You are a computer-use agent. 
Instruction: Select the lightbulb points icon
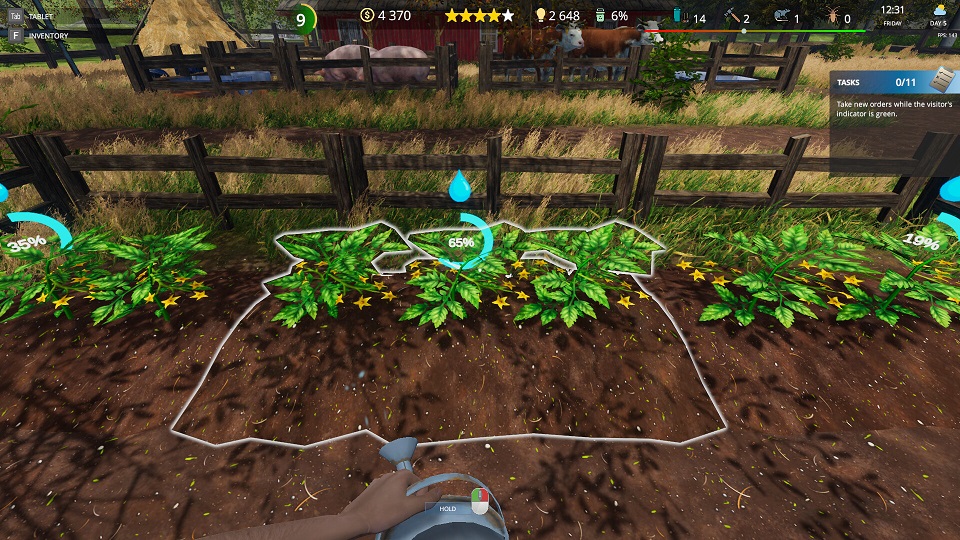tap(540, 16)
